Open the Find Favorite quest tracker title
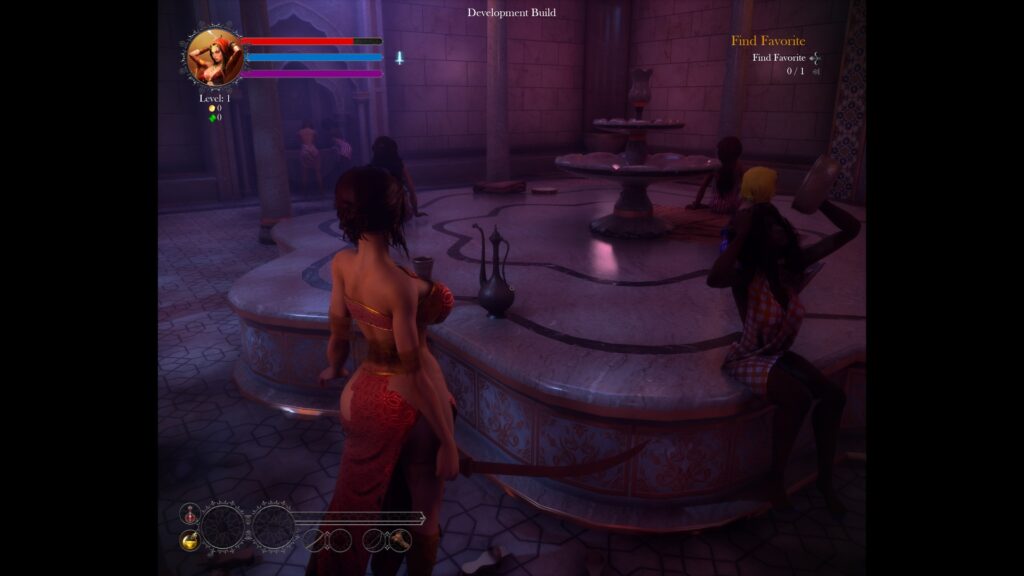Screen dimensions: 1024x576 pos(767,41)
